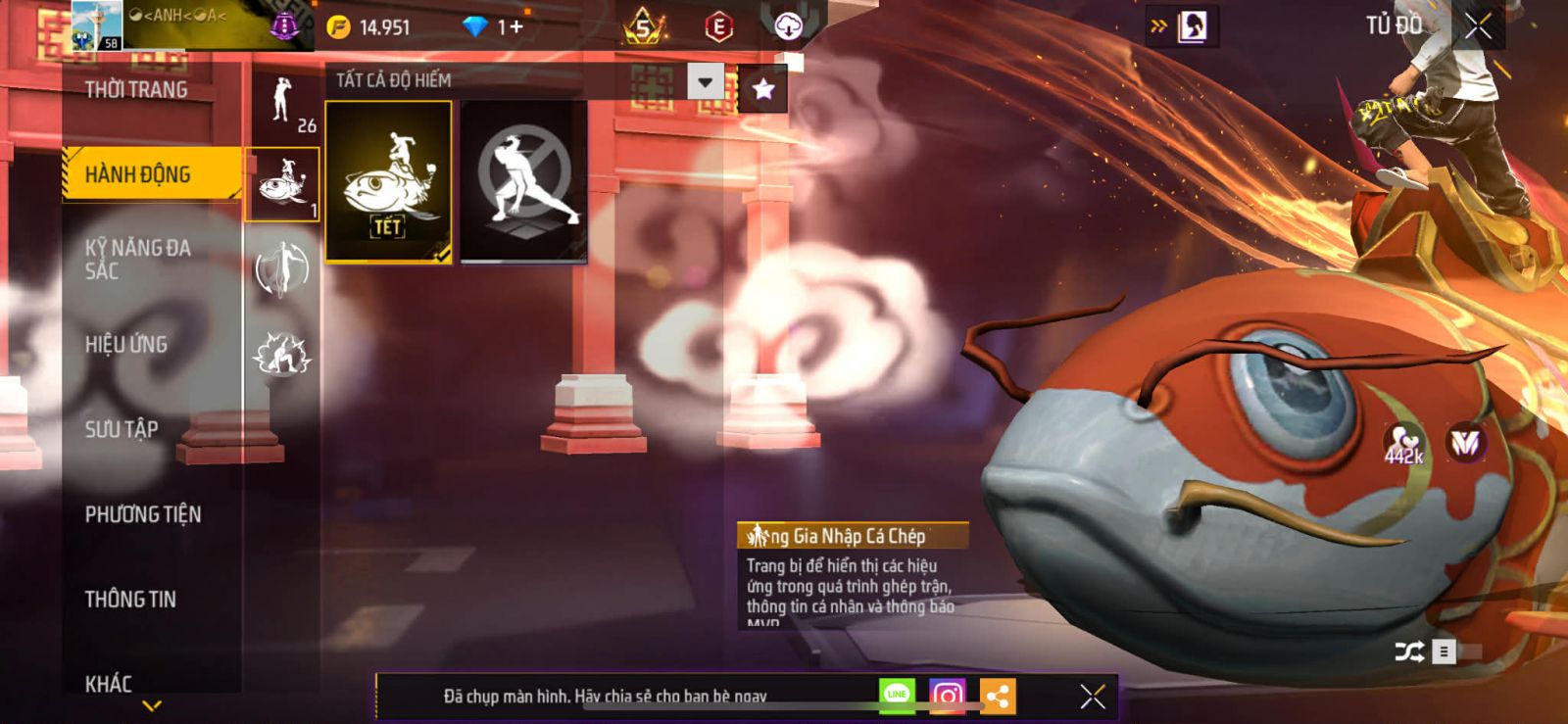
Task: Select the KHÁC category
Action: tap(109, 684)
